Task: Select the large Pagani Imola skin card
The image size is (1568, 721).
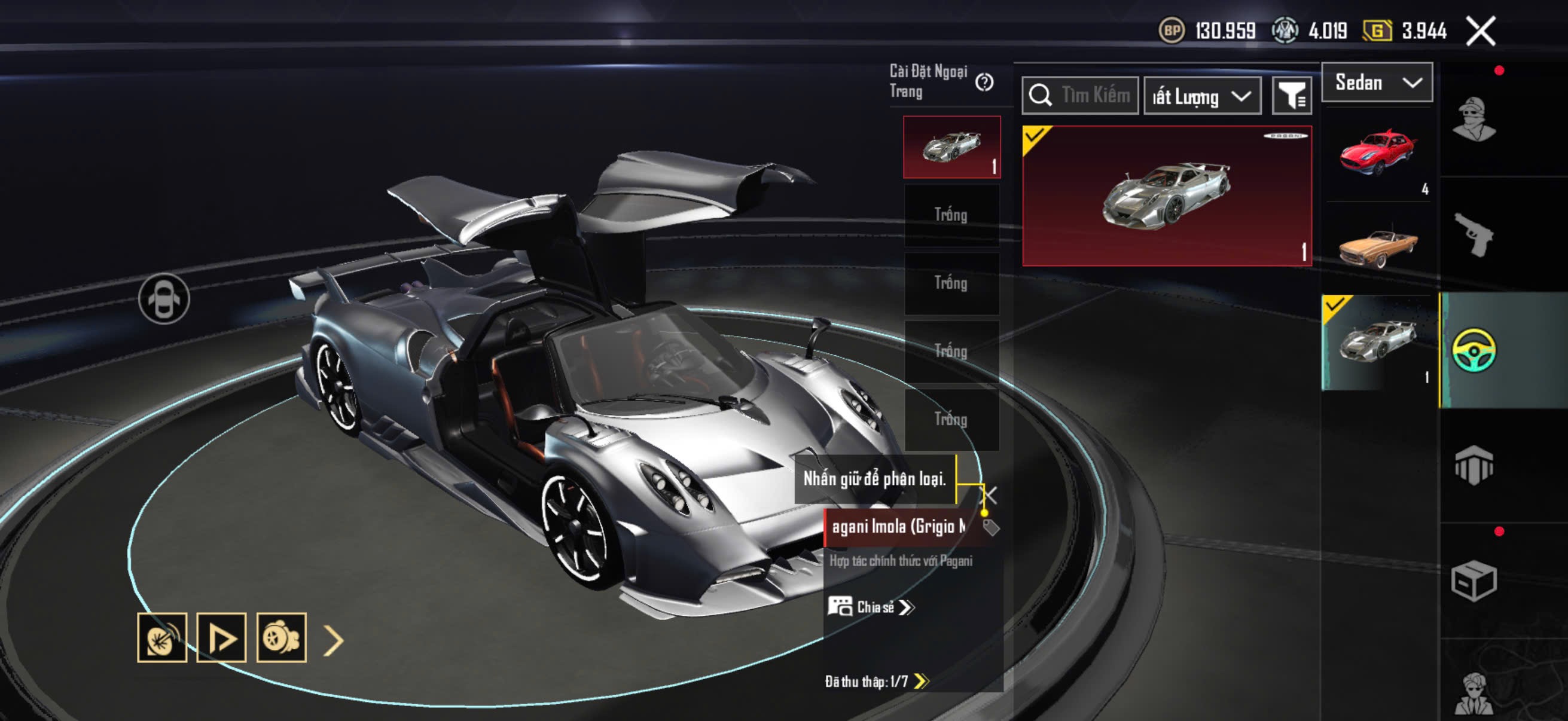Action: [x=1167, y=195]
